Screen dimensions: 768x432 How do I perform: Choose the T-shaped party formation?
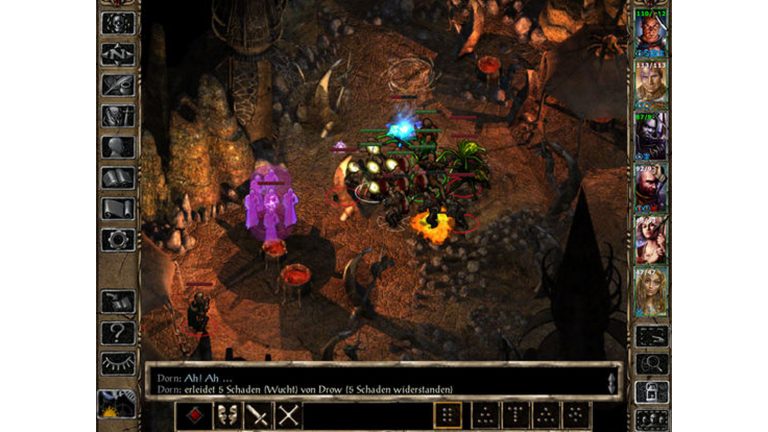[514, 415]
